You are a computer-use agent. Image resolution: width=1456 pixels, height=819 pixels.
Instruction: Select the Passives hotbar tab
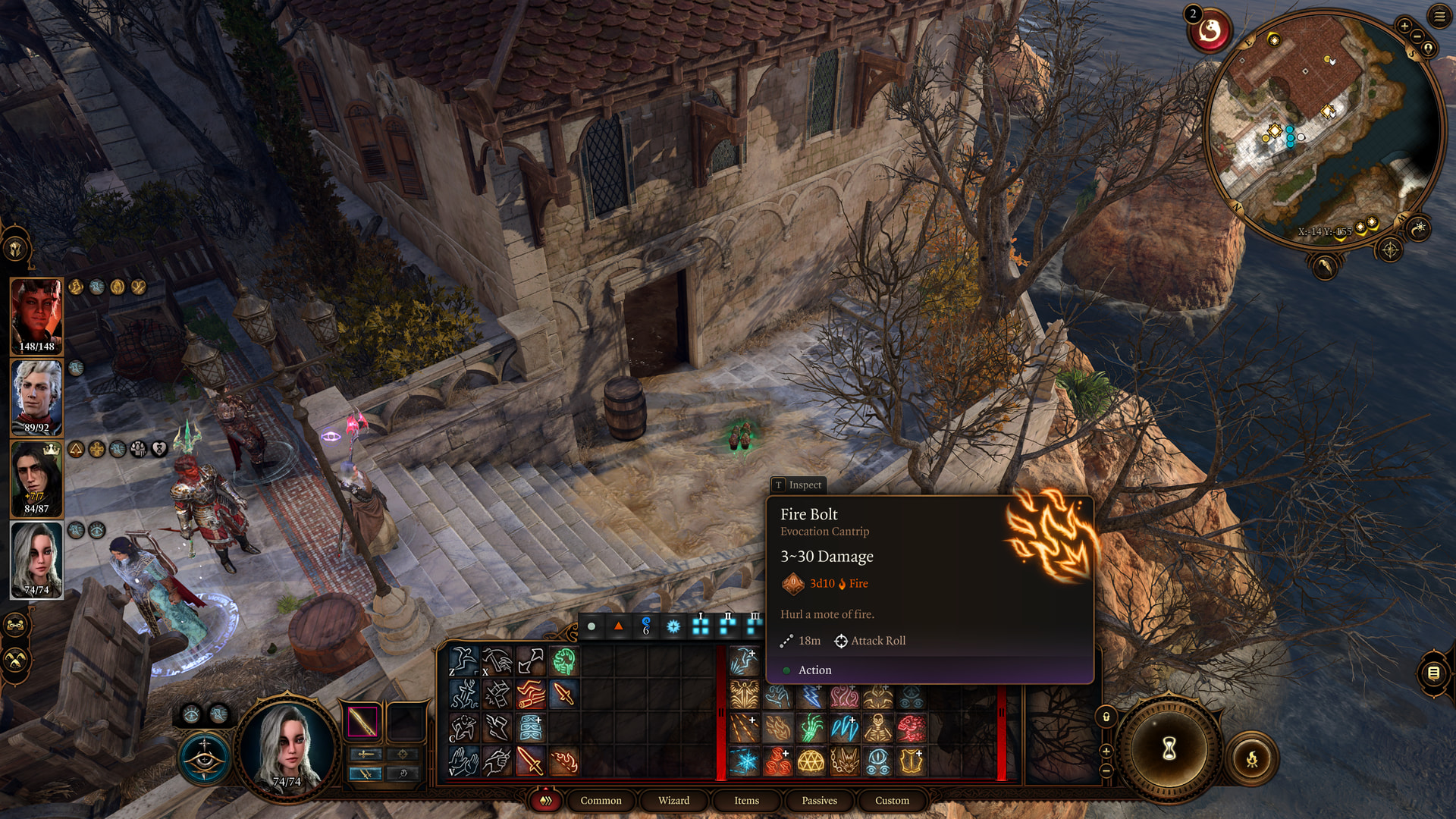pyautogui.click(x=819, y=800)
